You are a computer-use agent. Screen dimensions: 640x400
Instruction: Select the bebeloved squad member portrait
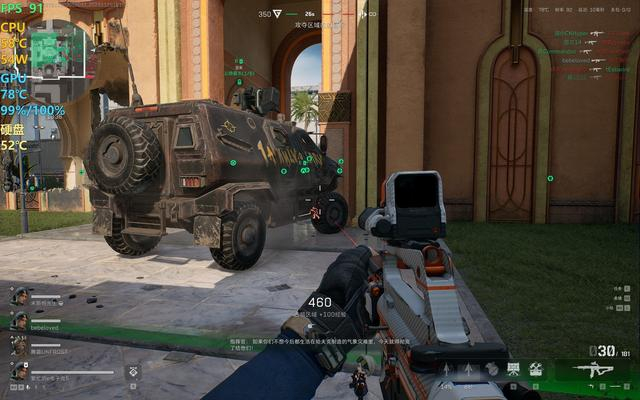pos(19,320)
